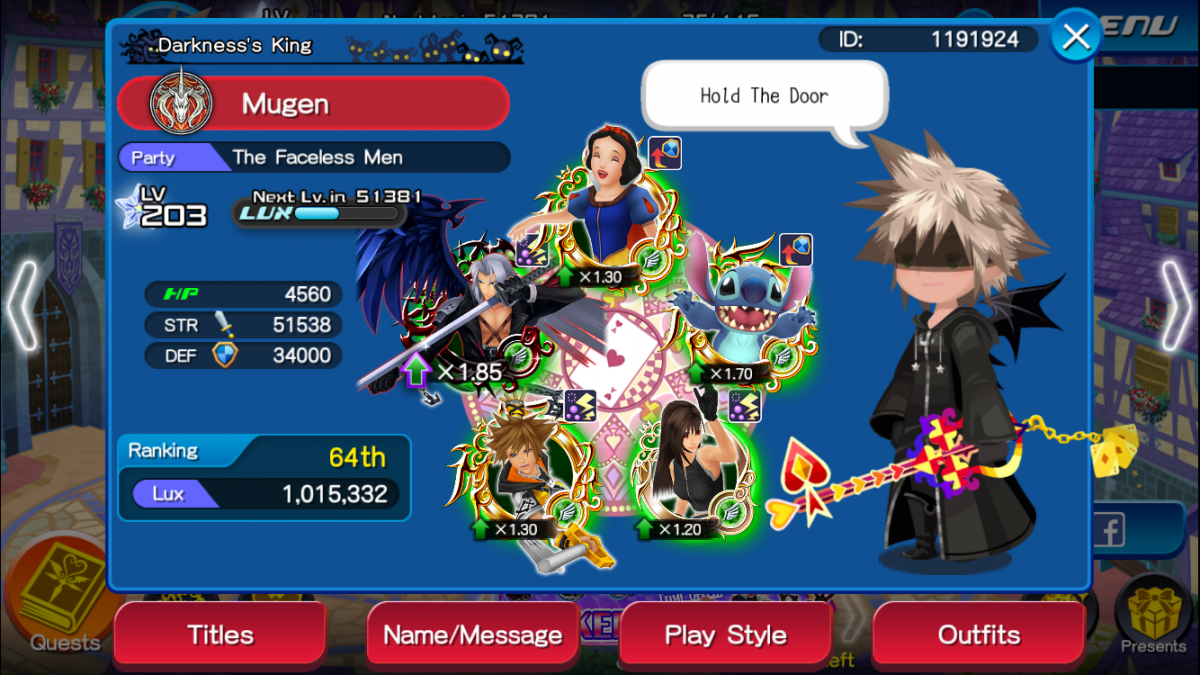1200x675 pixels.
Task: Open the Outfits menu
Action: 979,635
